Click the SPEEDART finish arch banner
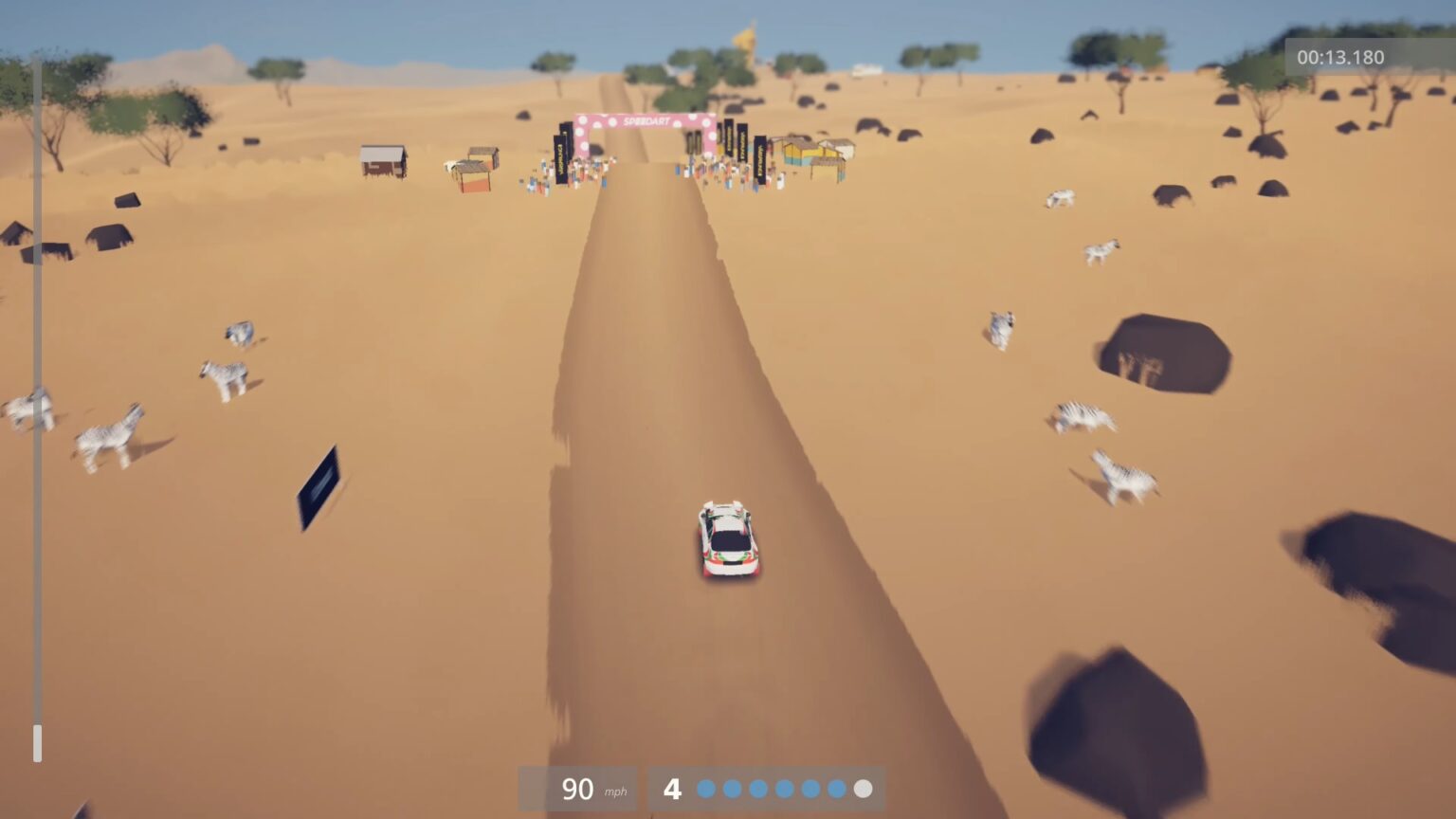This screenshot has width=1456, height=819. point(646,121)
